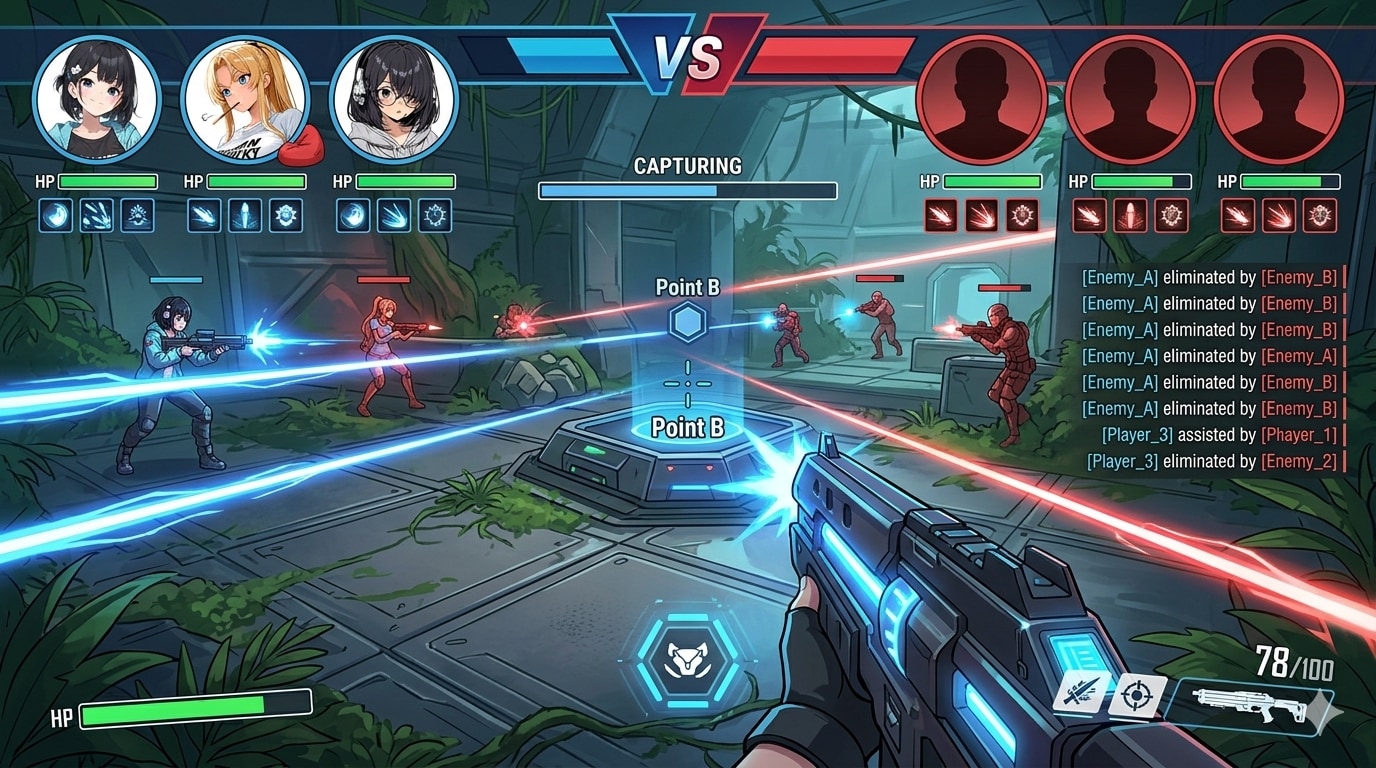Click the Player_3 assisted by Phayer_1 feed entry

[x=1219, y=435]
